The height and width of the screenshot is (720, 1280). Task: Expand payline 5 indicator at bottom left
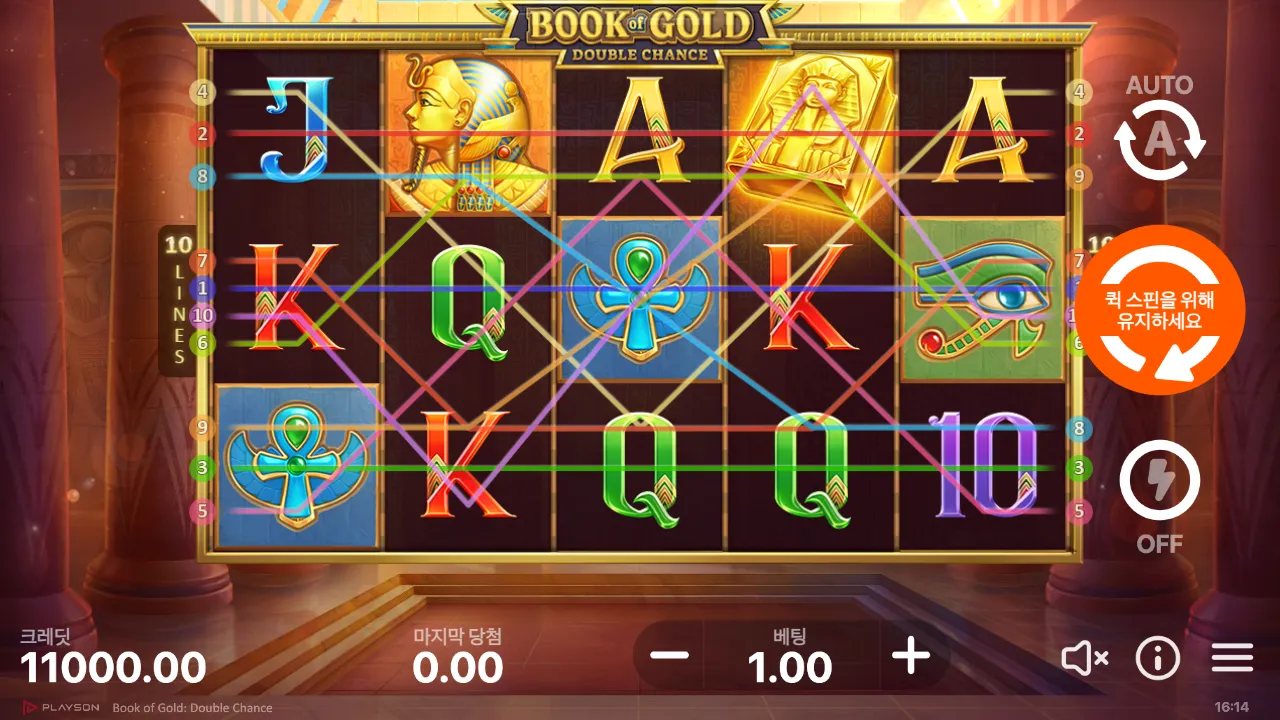204,512
